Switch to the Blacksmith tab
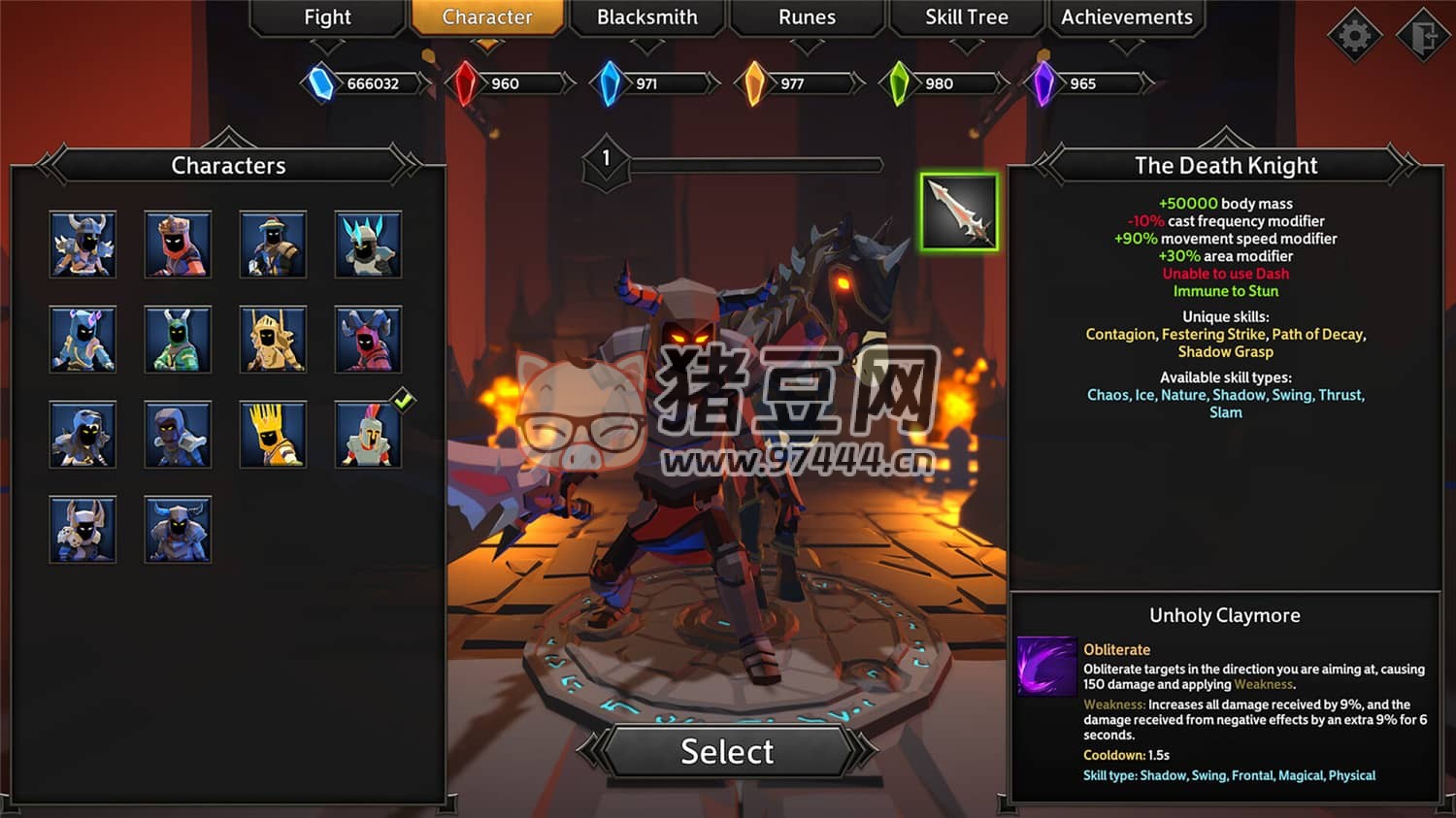The image size is (1456, 818). click(x=646, y=17)
